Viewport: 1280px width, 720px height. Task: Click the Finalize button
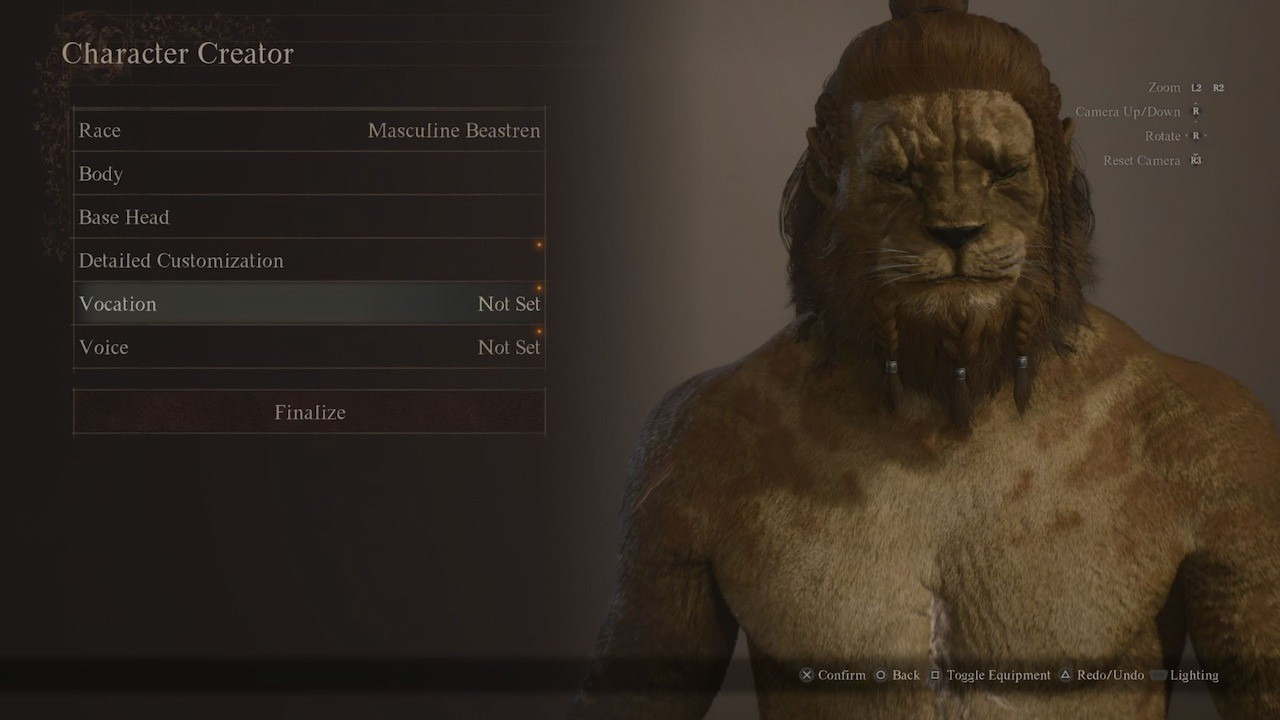309,412
